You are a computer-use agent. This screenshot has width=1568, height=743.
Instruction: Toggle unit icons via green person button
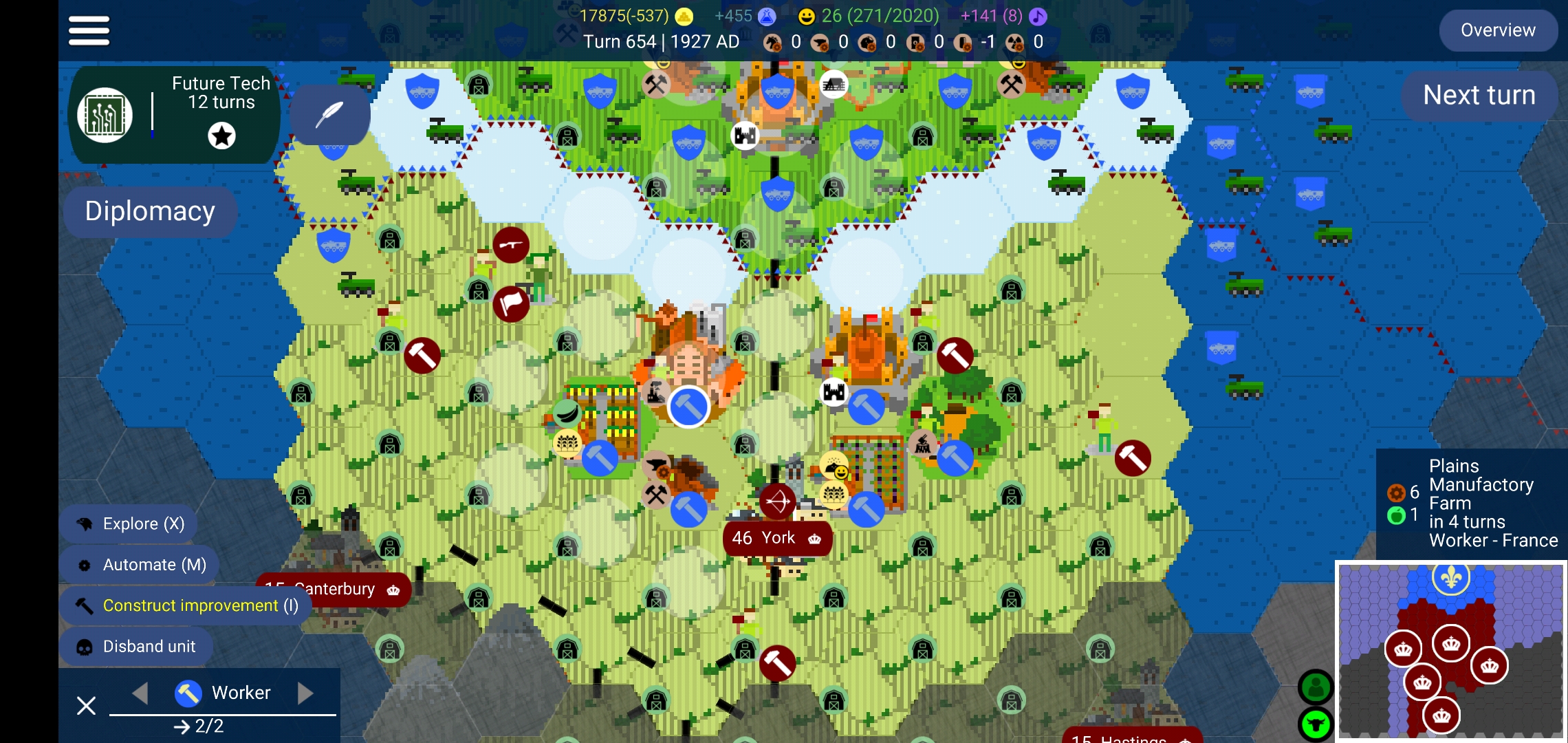tap(1315, 686)
